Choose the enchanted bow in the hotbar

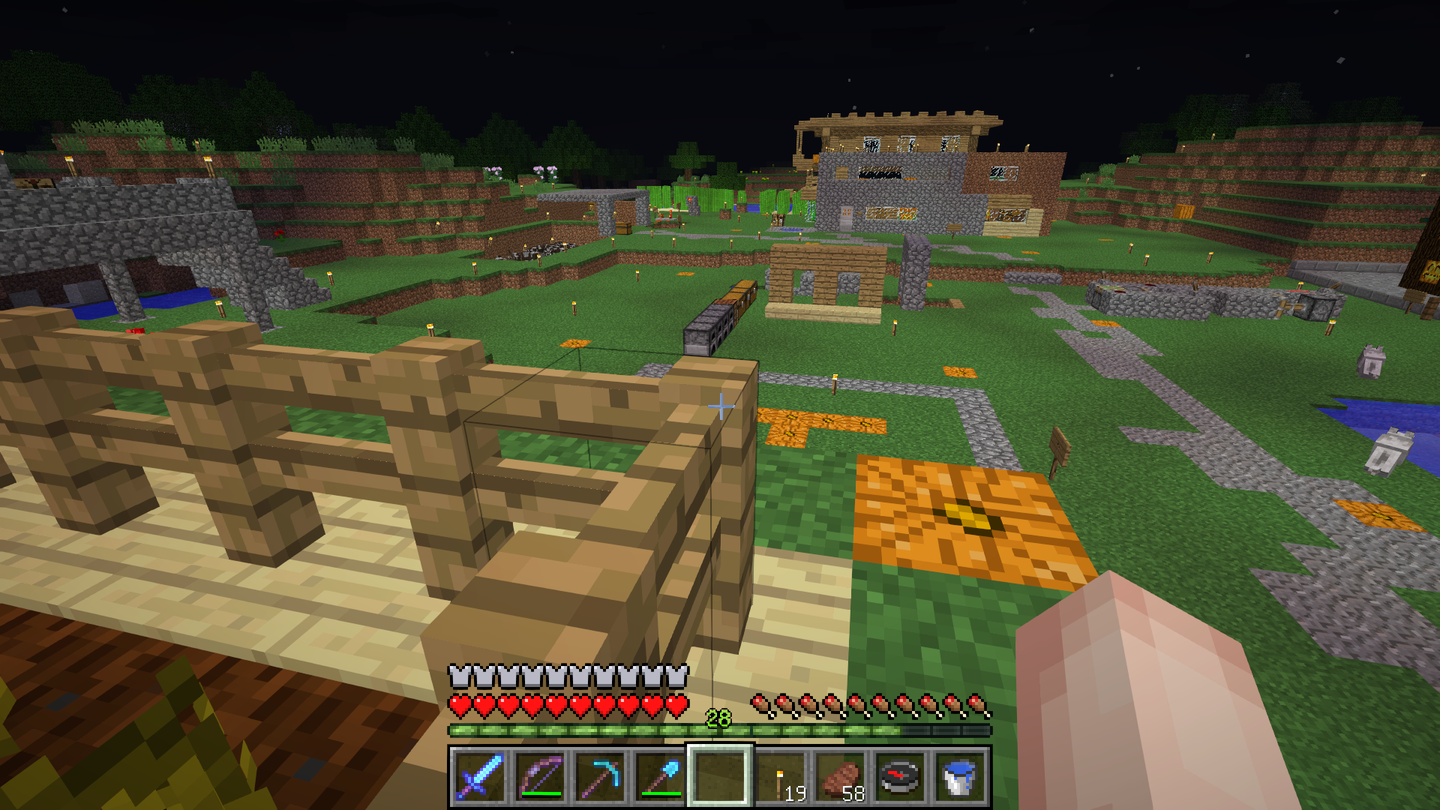tap(539, 775)
